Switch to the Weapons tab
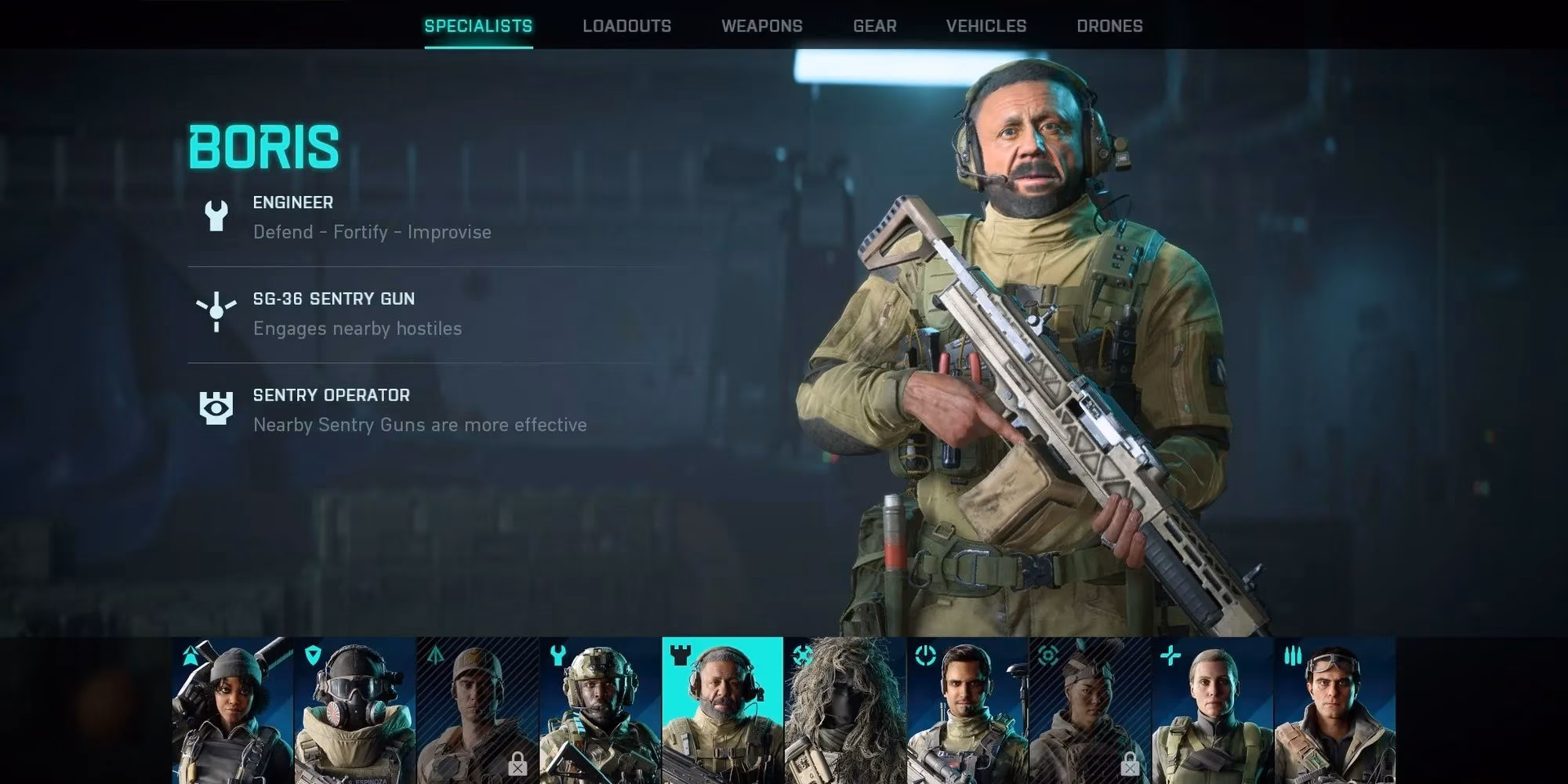Image resolution: width=1568 pixels, height=784 pixels. pyautogui.click(x=762, y=25)
